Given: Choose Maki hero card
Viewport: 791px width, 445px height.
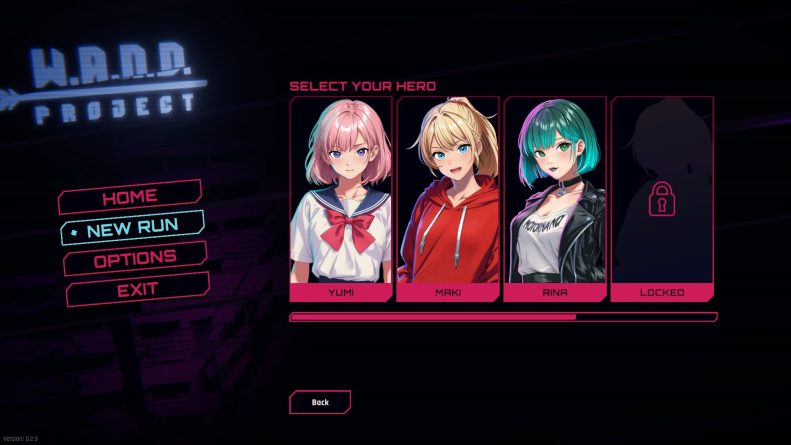Looking at the screenshot, I should 448,199.
